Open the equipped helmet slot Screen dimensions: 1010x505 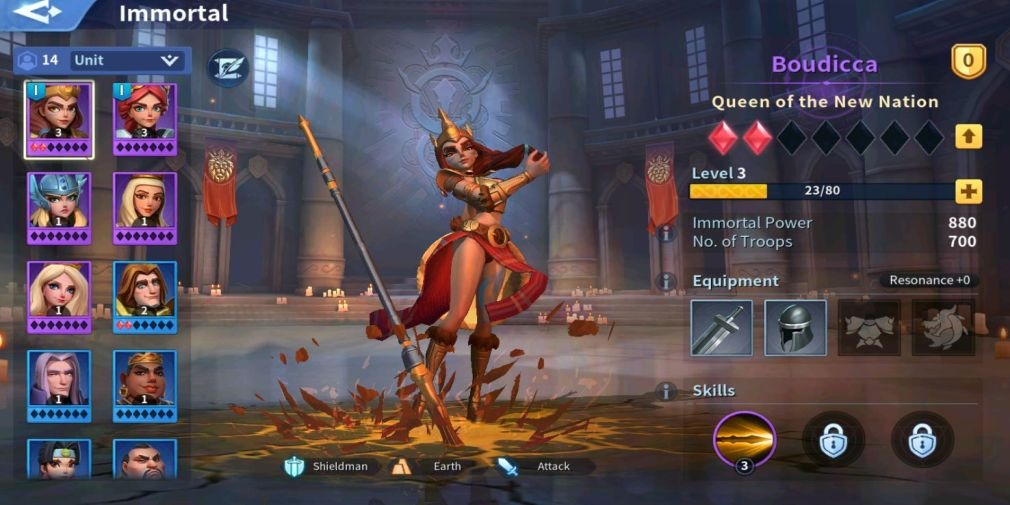pos(795,327)
